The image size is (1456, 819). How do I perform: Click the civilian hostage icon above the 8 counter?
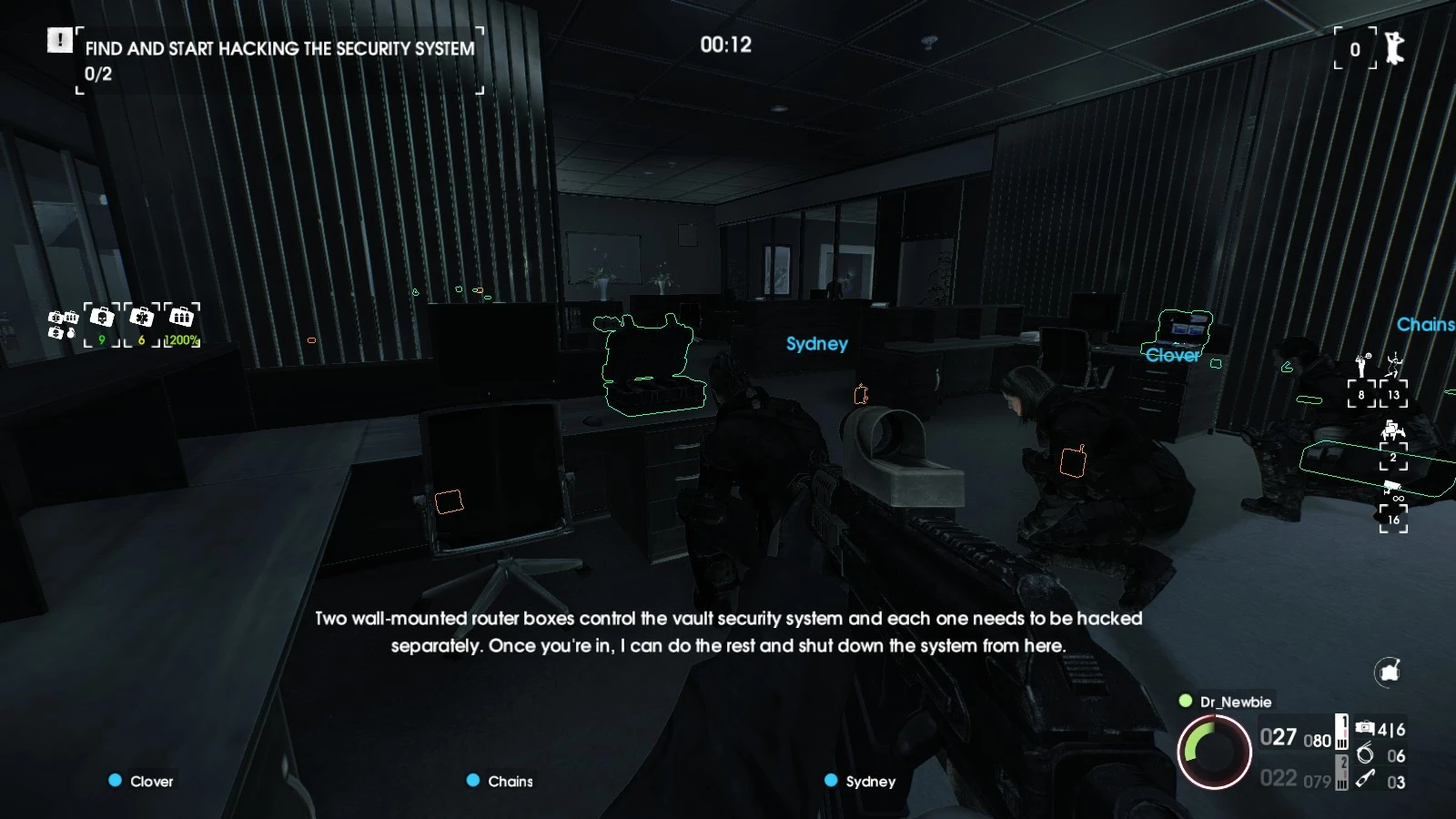tap(1361, 367)
